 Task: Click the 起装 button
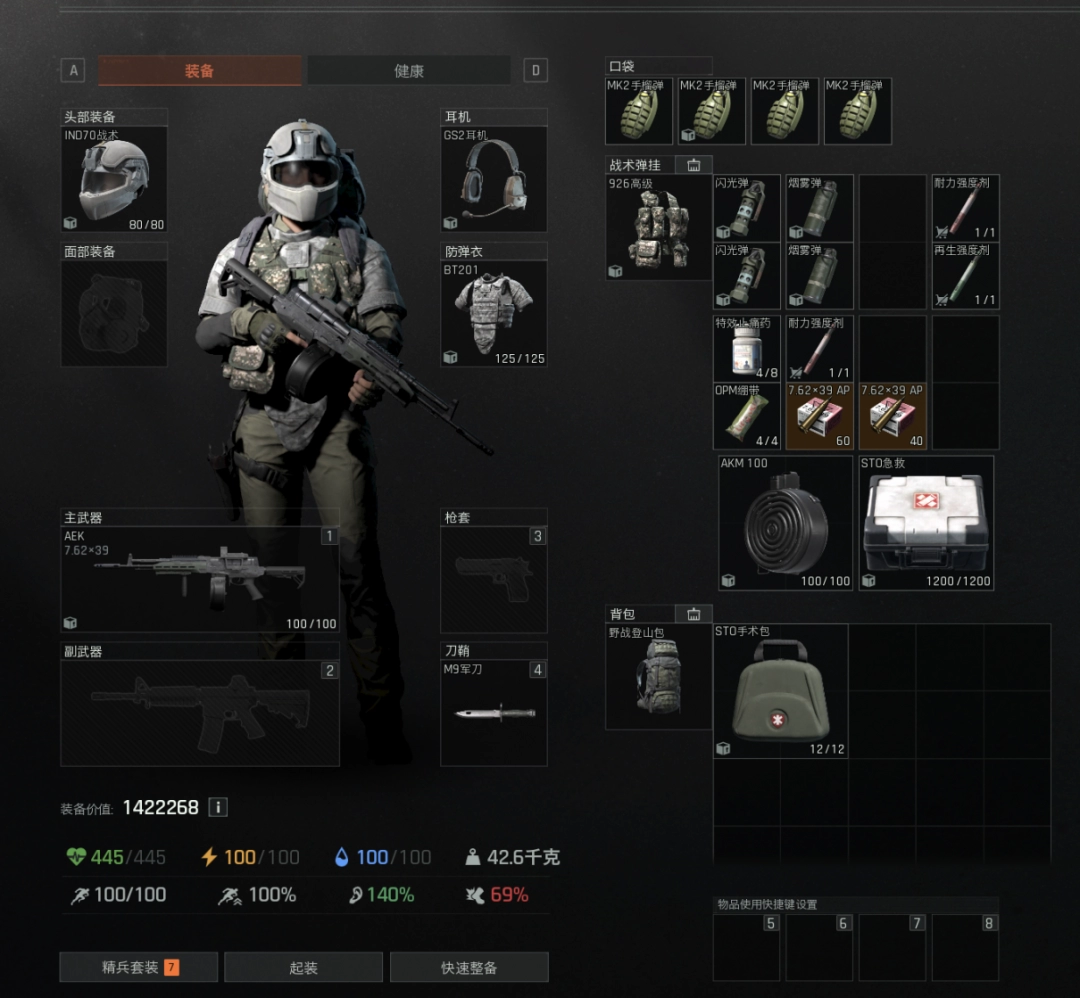[303, 967]
